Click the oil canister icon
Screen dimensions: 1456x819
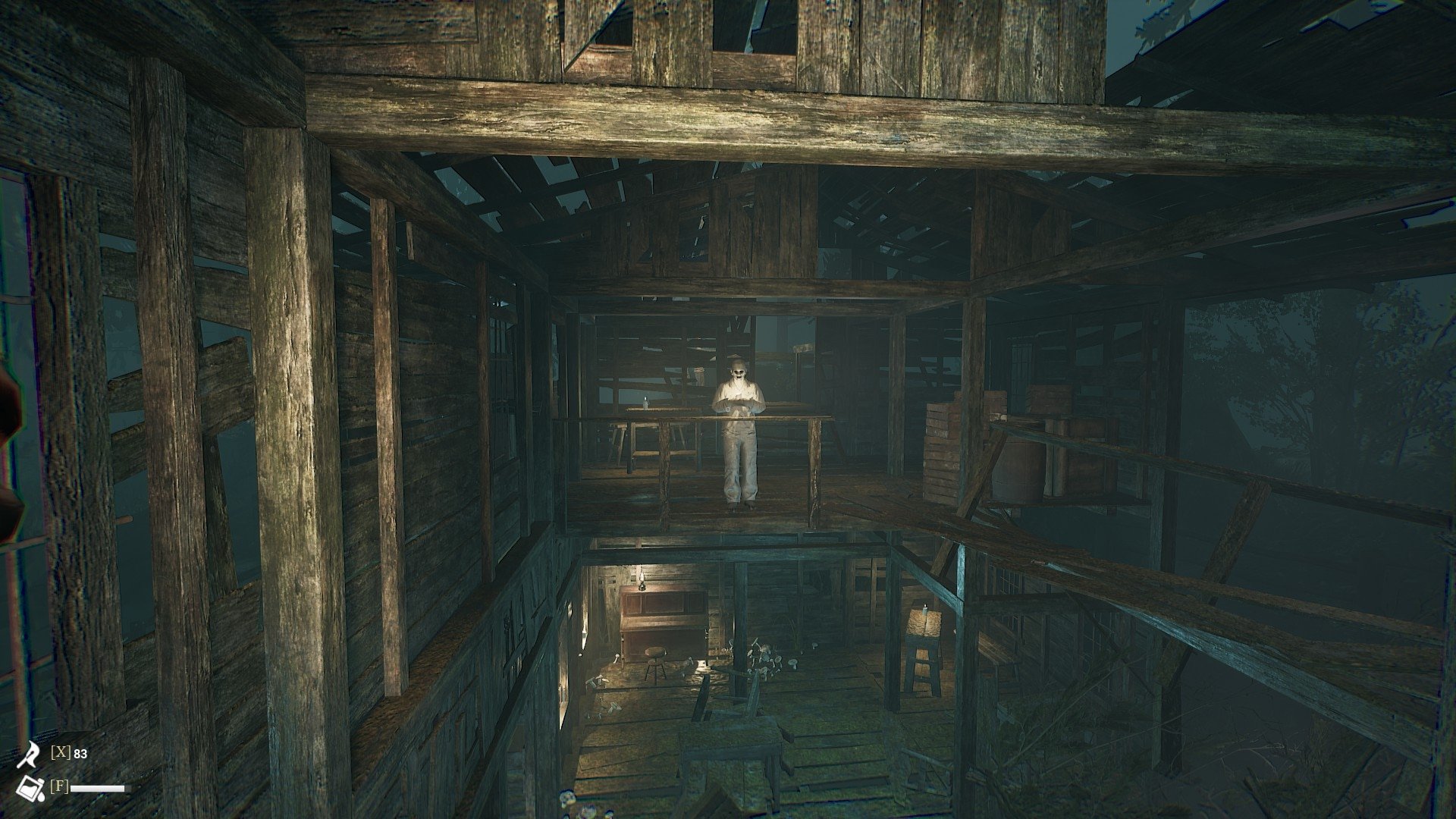click(30, 788)
